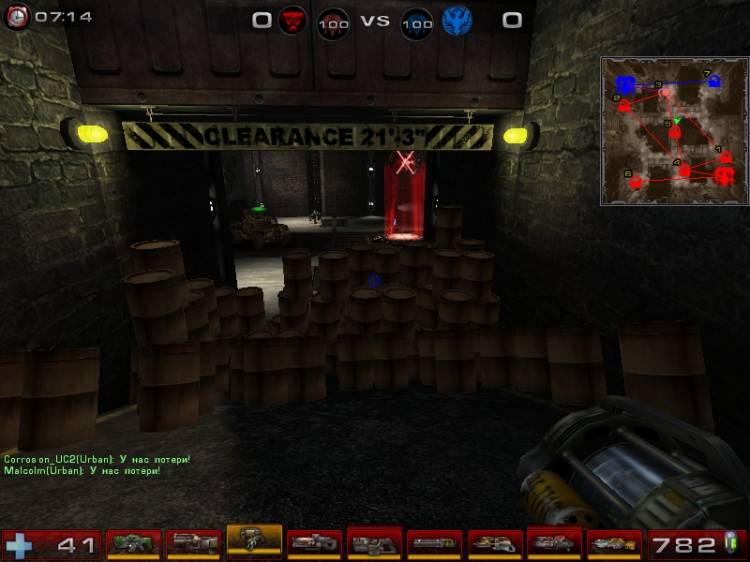This screenshot has width=750, height=562.
Task: Click power node 5 on the minimap
Action: tap(675, 131)
